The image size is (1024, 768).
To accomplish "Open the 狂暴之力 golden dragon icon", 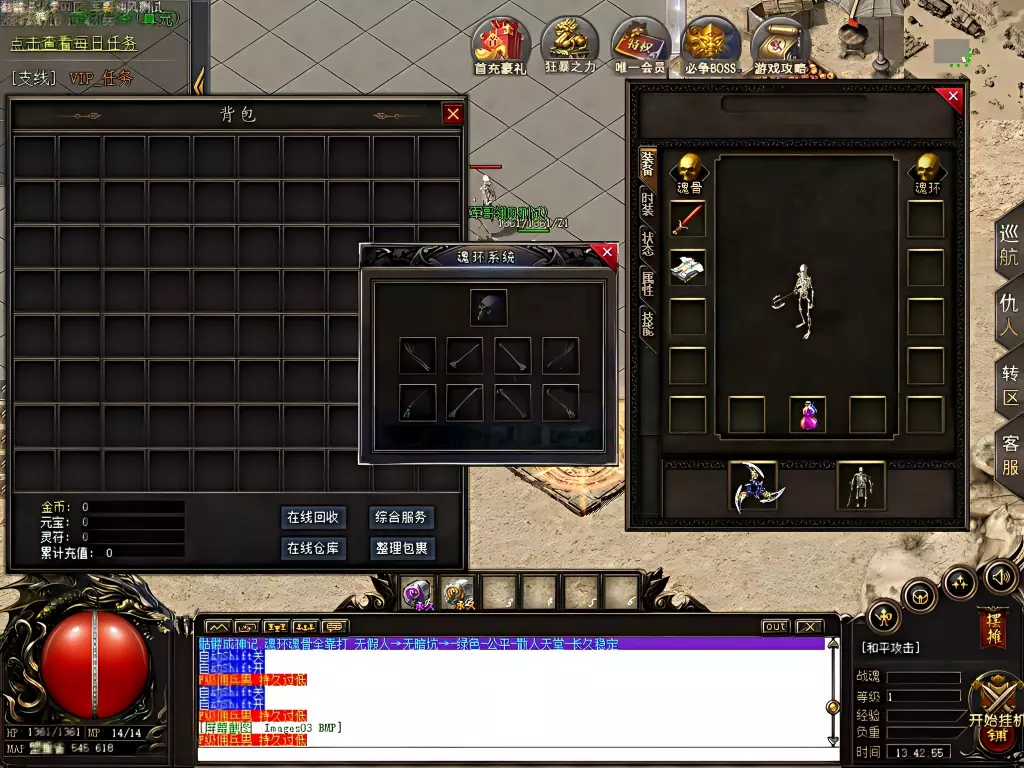I will pyautogui.click(x=570, y=45).
